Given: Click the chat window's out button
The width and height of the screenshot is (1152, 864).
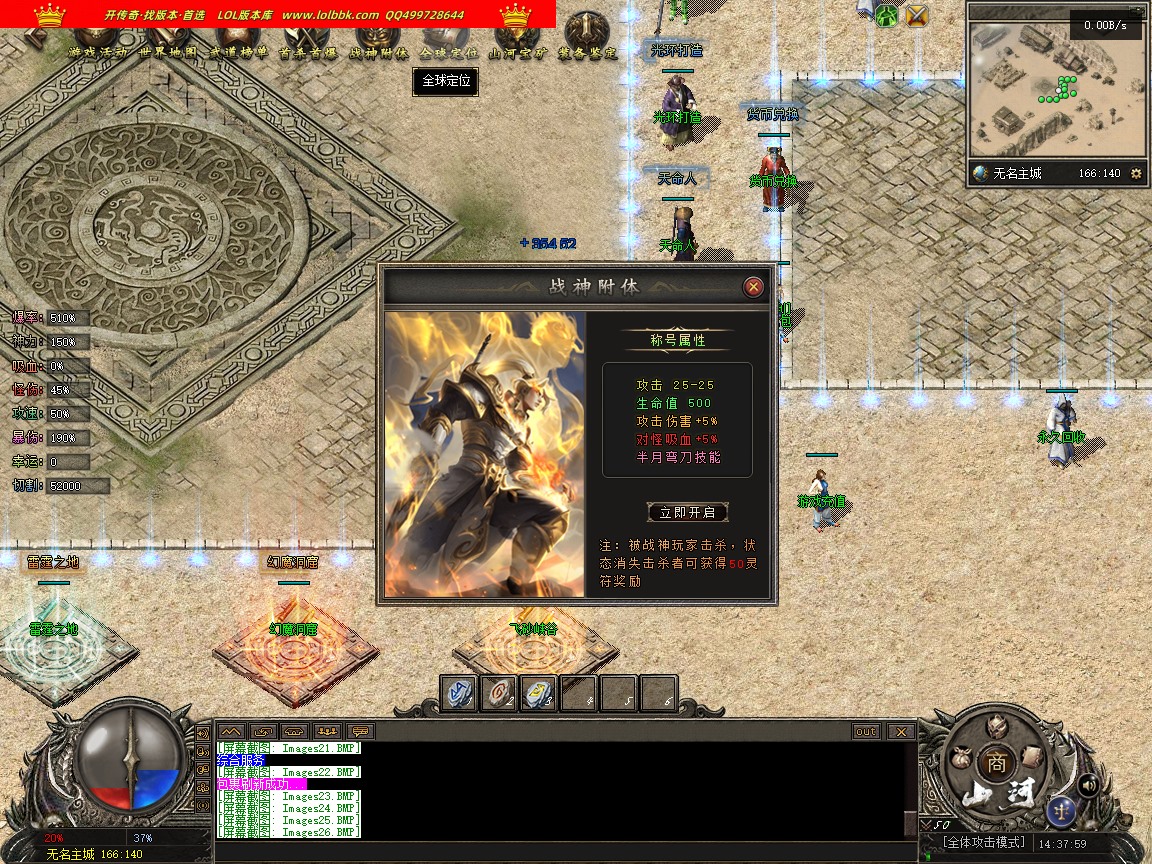Looking at the screenshot, I should pos(866,732).
